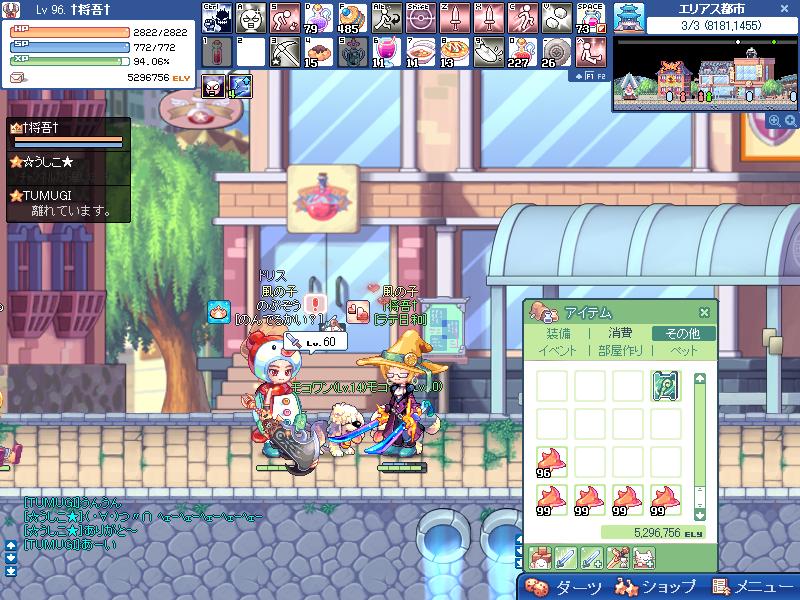The height and width of the screenshot is (600, 800).
Task: Close the アイテム inventory window
Action: point(704,312)
